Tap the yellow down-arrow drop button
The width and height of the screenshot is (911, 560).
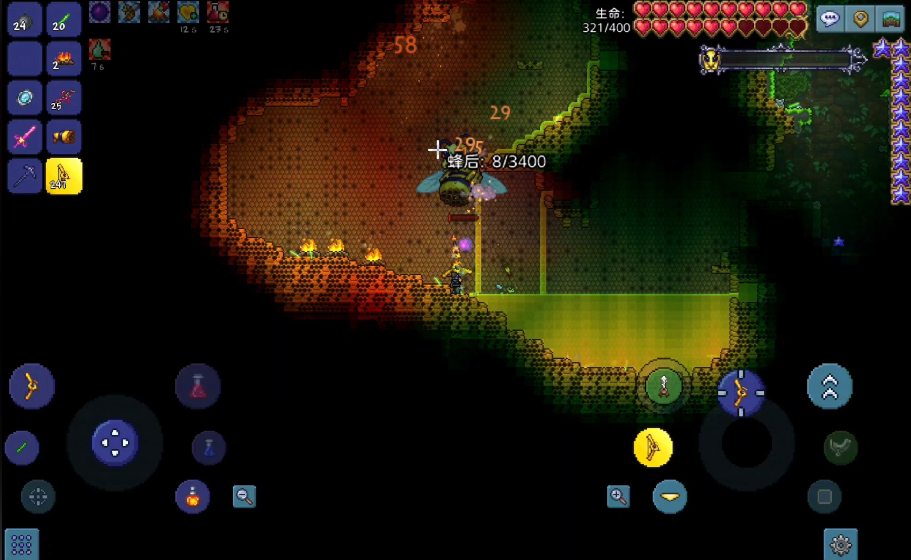pos(669,496)
